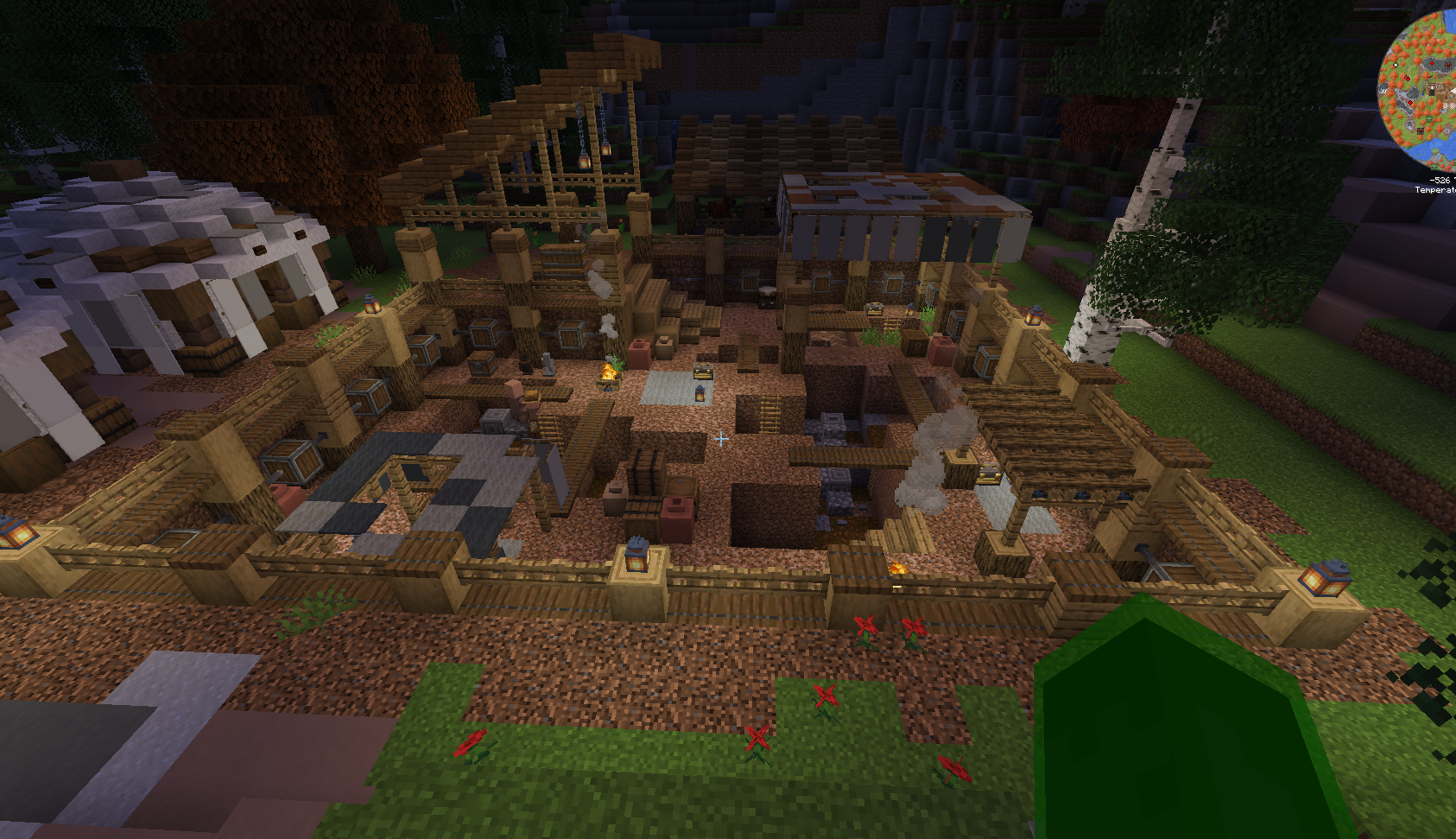Click the white waypoint dot on the minimap
Screen dimensions: 1456x839
[x=1396, y=65]
